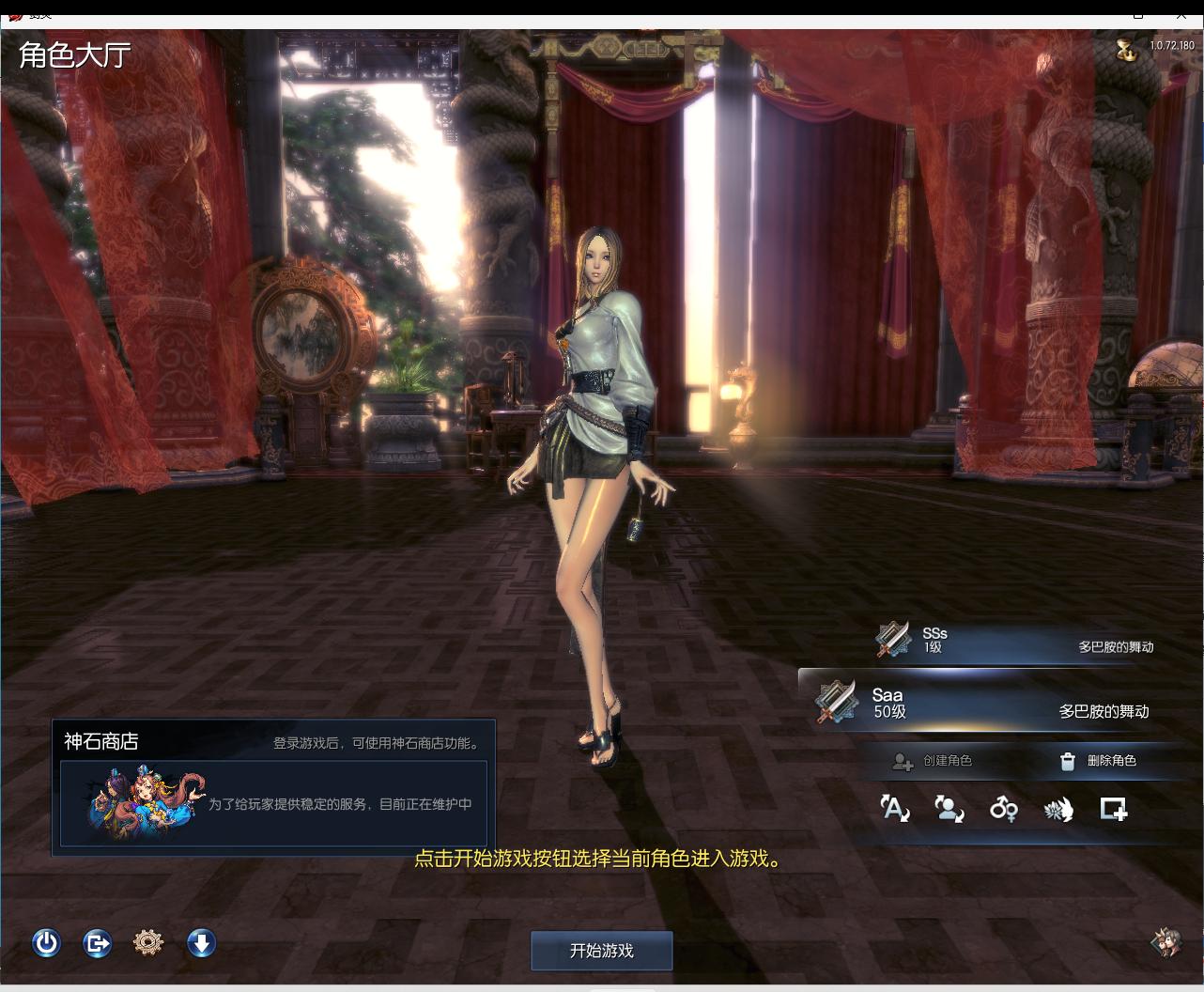The image size is (1204, 992).
Task: Maximize the game window
Action: pos(1137,13)
